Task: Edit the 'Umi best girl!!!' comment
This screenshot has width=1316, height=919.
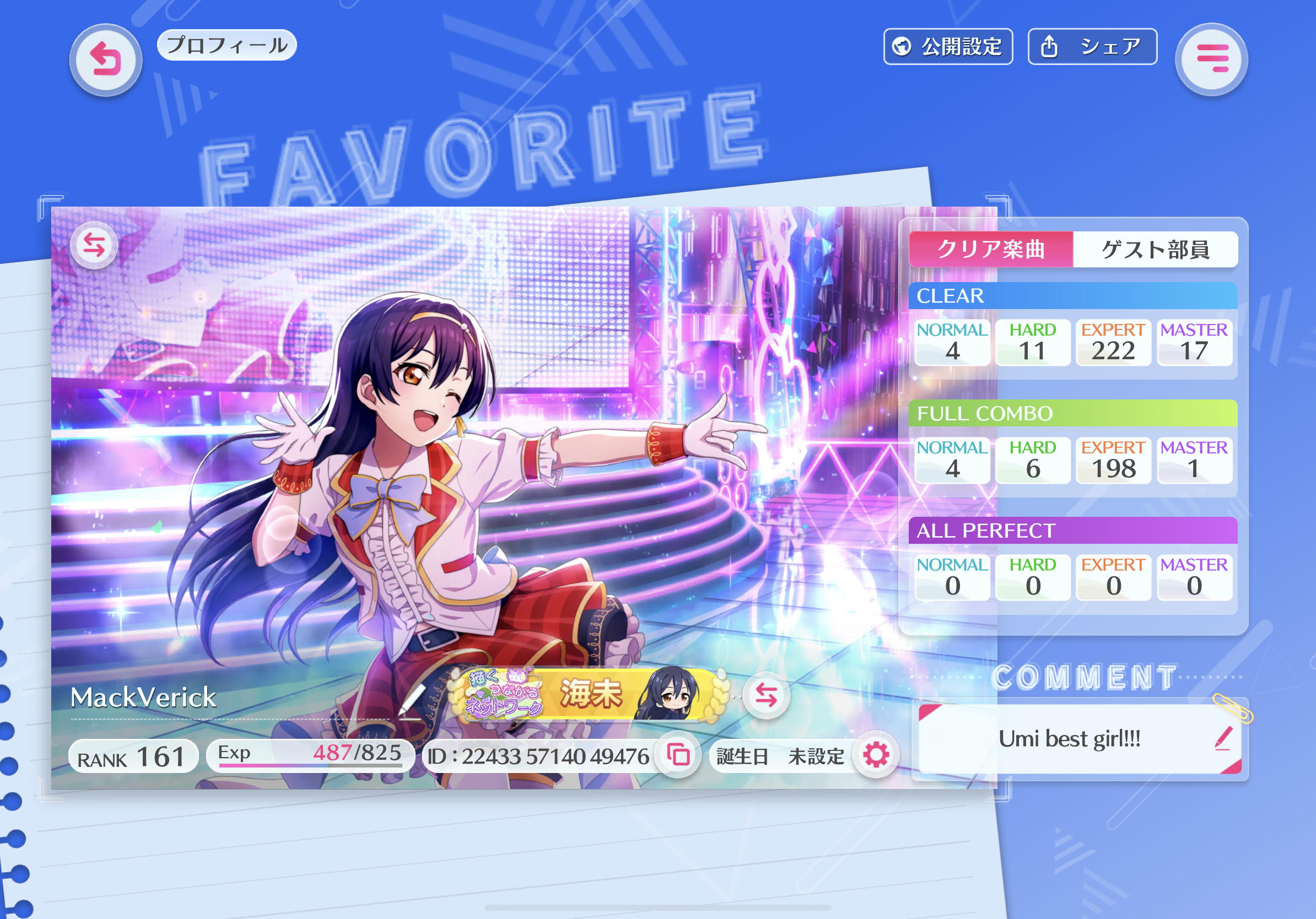Action: pos(1222,738)
